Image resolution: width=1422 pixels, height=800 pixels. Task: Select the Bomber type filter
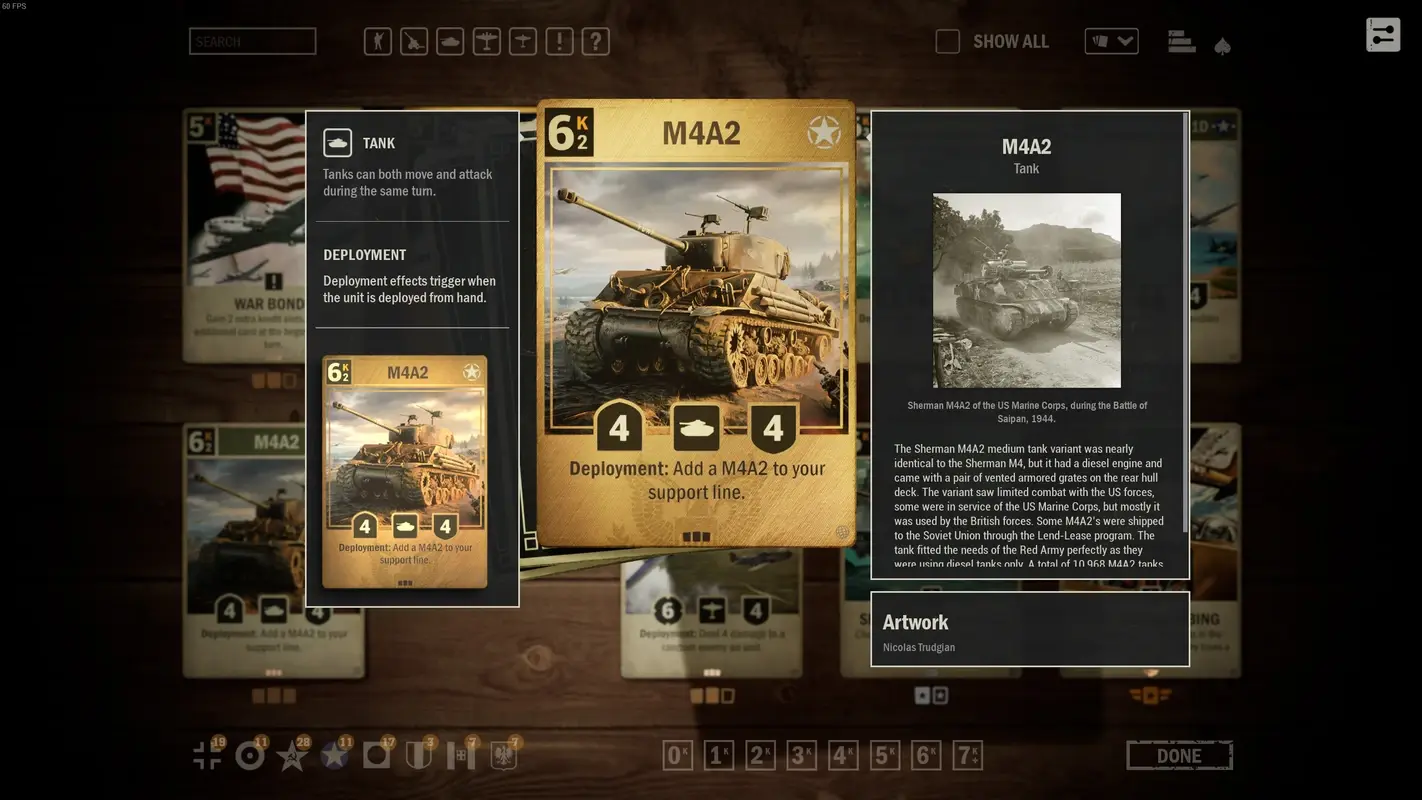click(x=486, y=40)
